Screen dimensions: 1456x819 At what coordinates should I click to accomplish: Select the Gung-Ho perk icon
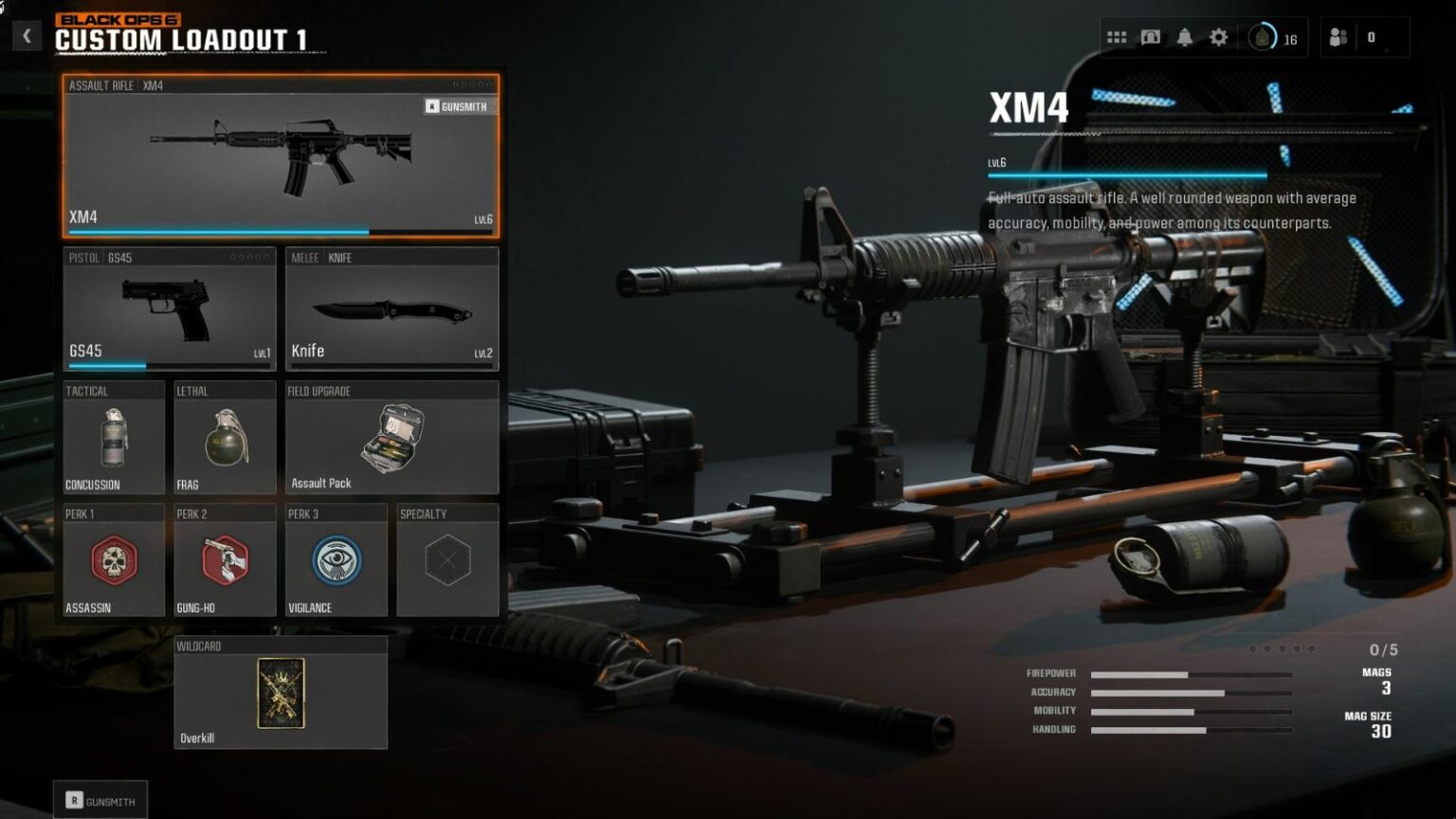225,559
